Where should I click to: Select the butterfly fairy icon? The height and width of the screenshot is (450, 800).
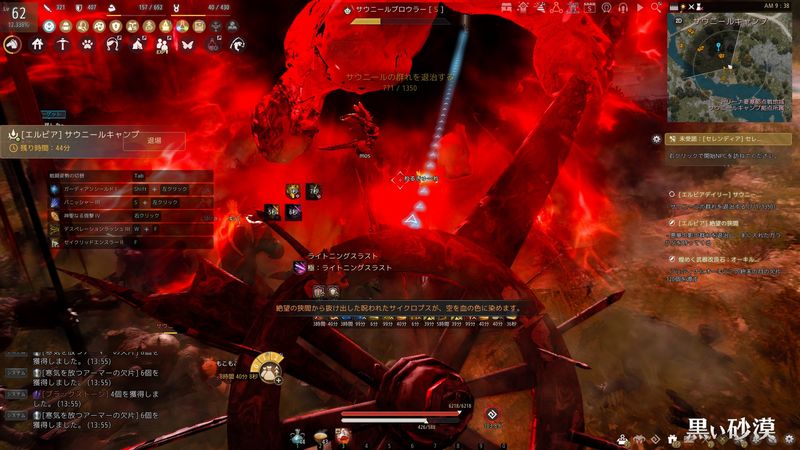coord(186,44)
